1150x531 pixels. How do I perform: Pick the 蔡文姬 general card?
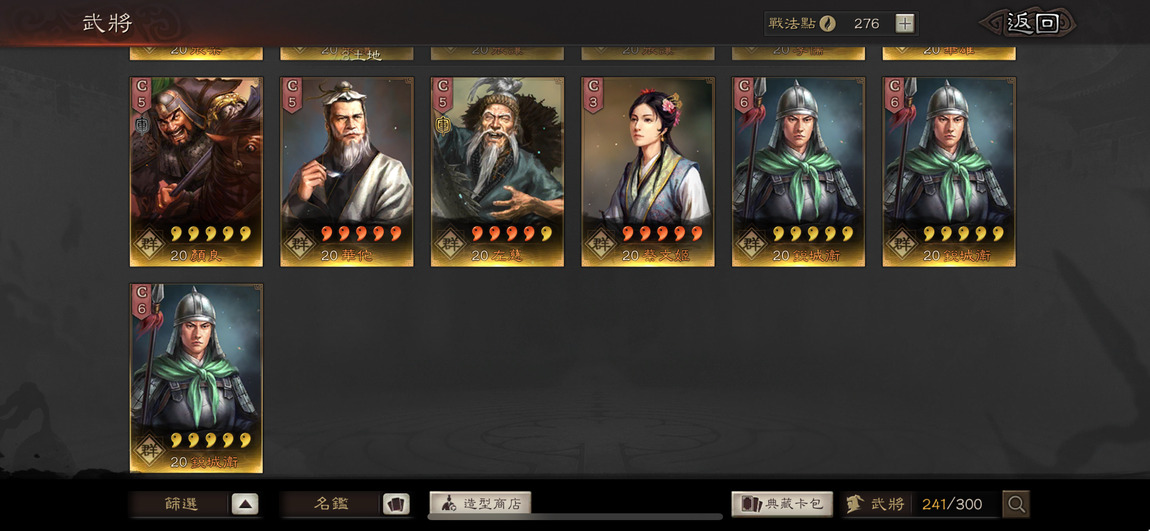(648, 171)
